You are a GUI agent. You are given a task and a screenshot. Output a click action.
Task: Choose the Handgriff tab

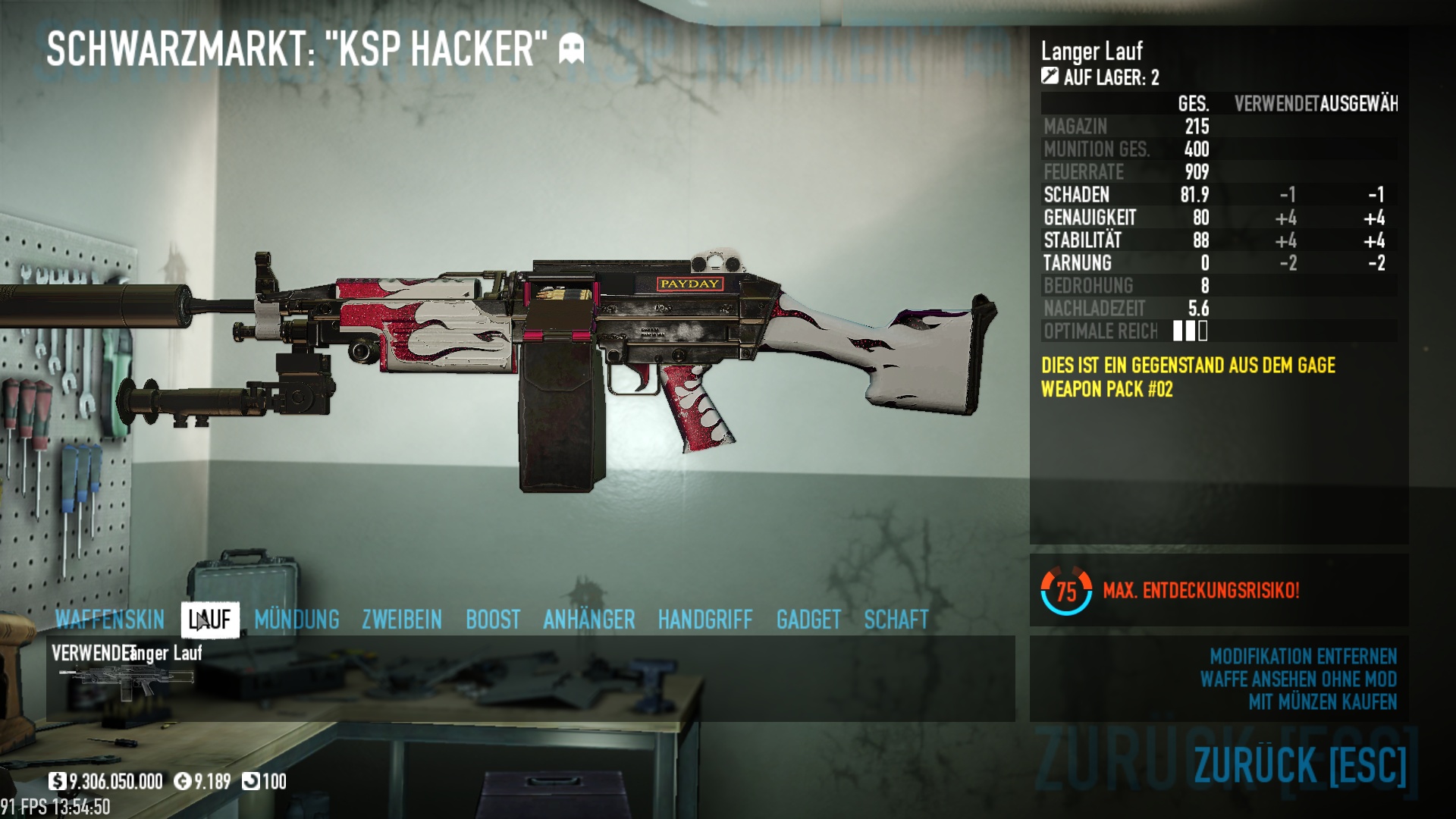705,620
